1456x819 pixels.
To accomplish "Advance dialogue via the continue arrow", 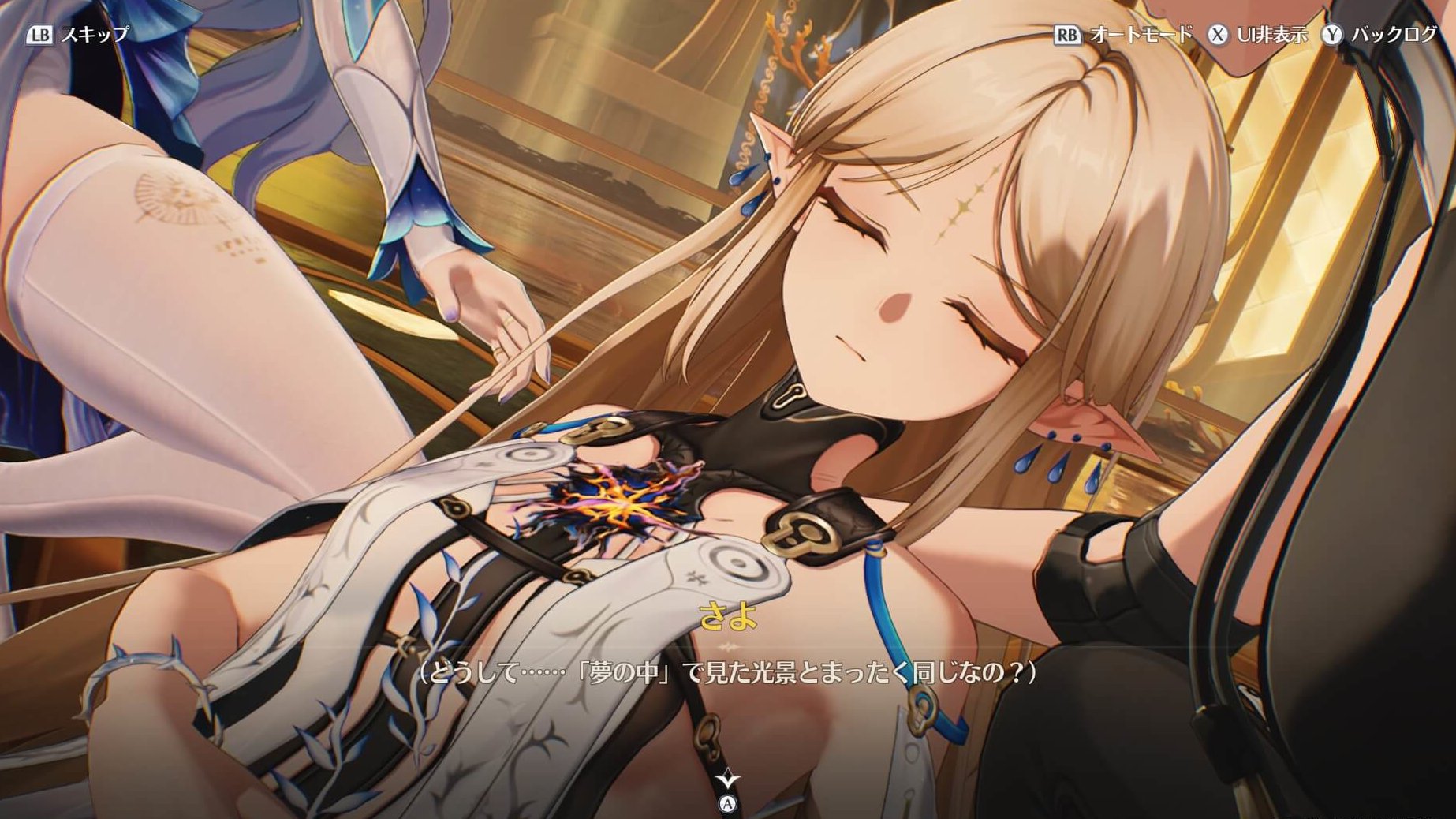I will click(x=727, y=781).
